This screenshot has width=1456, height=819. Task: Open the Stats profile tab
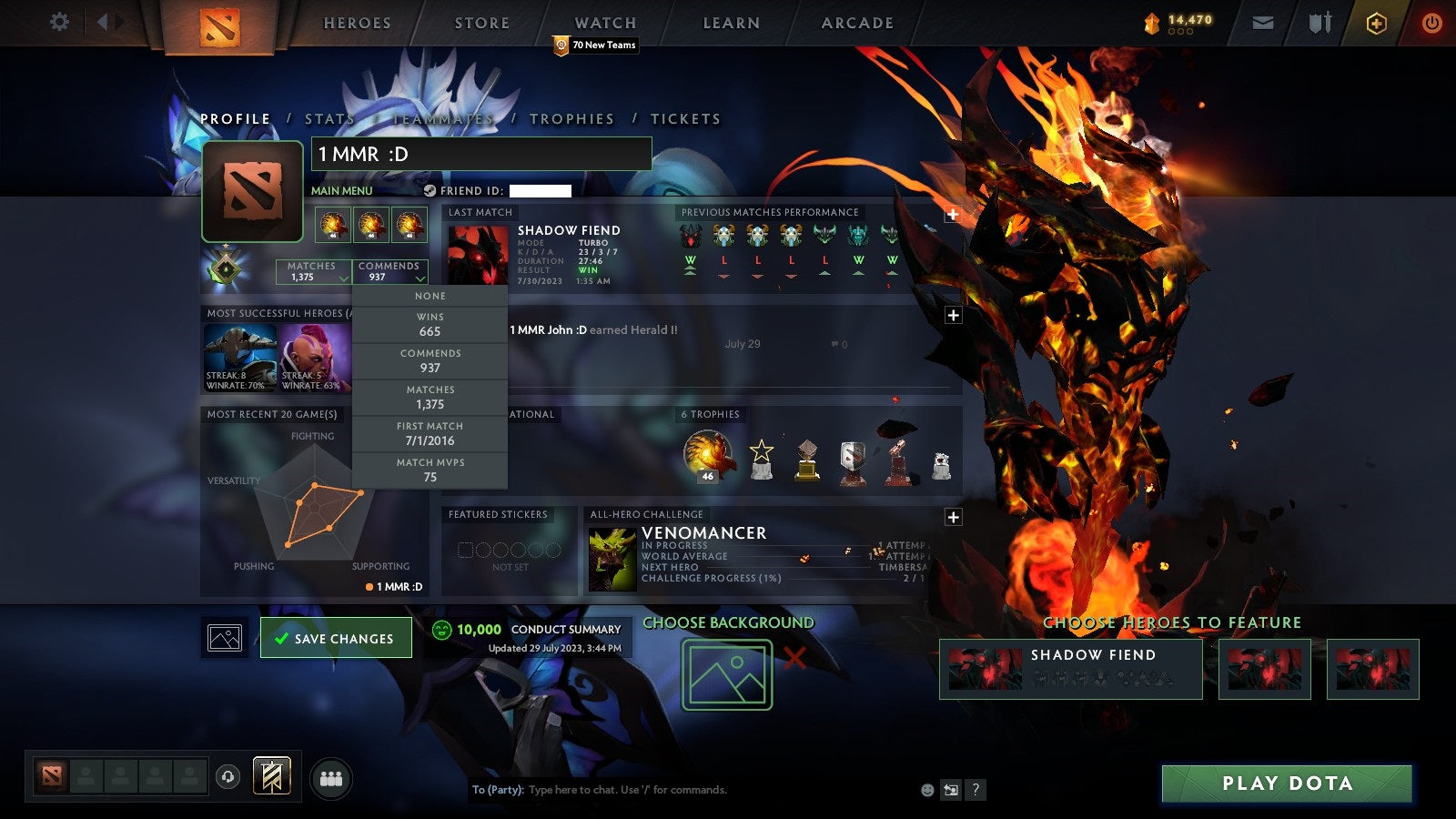click(x=331, y=118)
